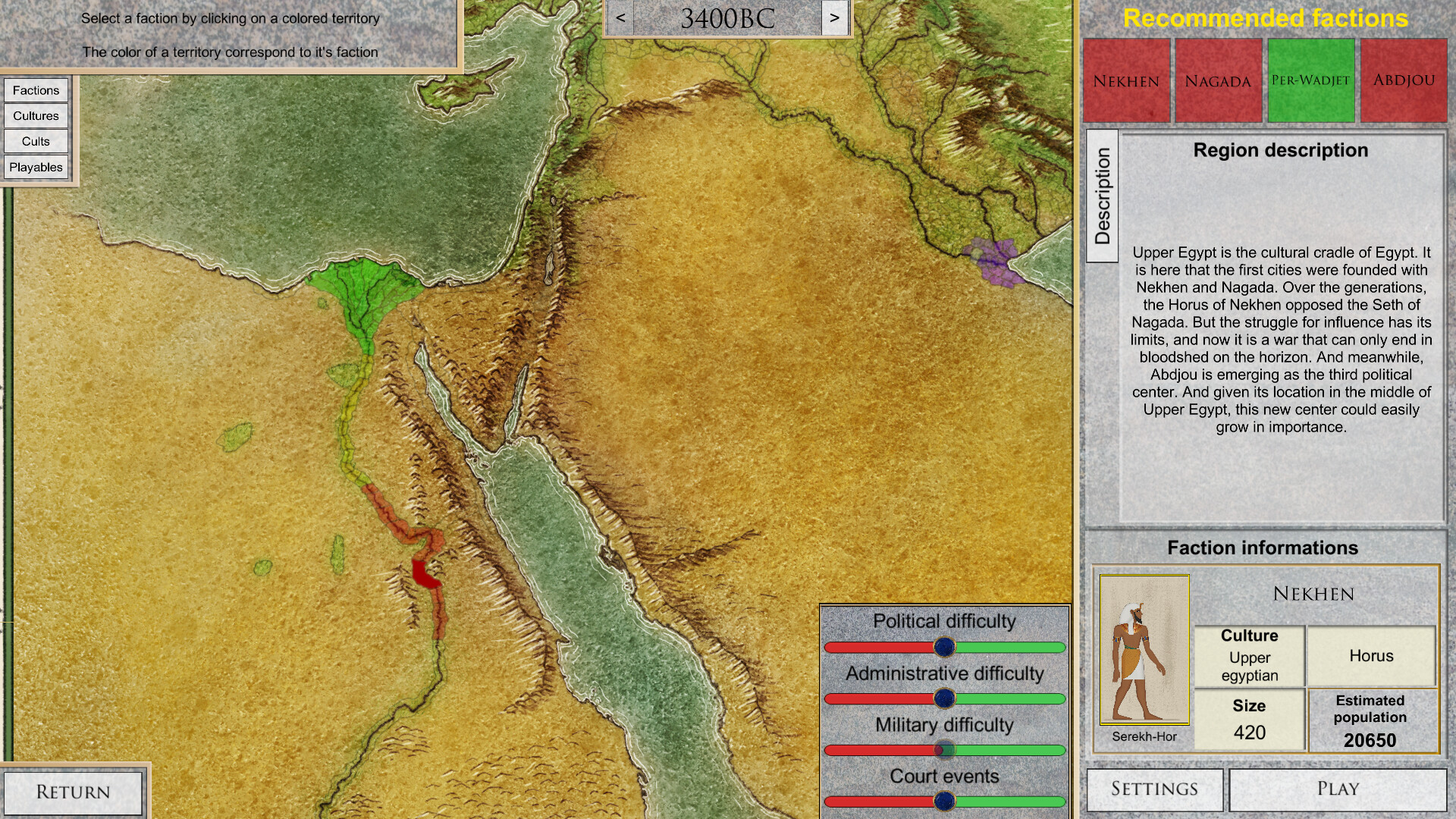Choose Per-Wadjet from recommended factions
The image size is (1456, 819).
tap(1311, 80)
